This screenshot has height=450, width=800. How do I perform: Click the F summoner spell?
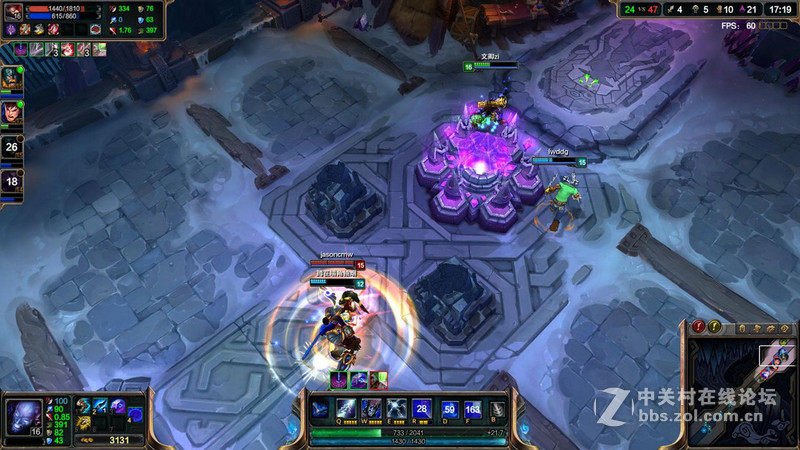(x=472, y=409)
